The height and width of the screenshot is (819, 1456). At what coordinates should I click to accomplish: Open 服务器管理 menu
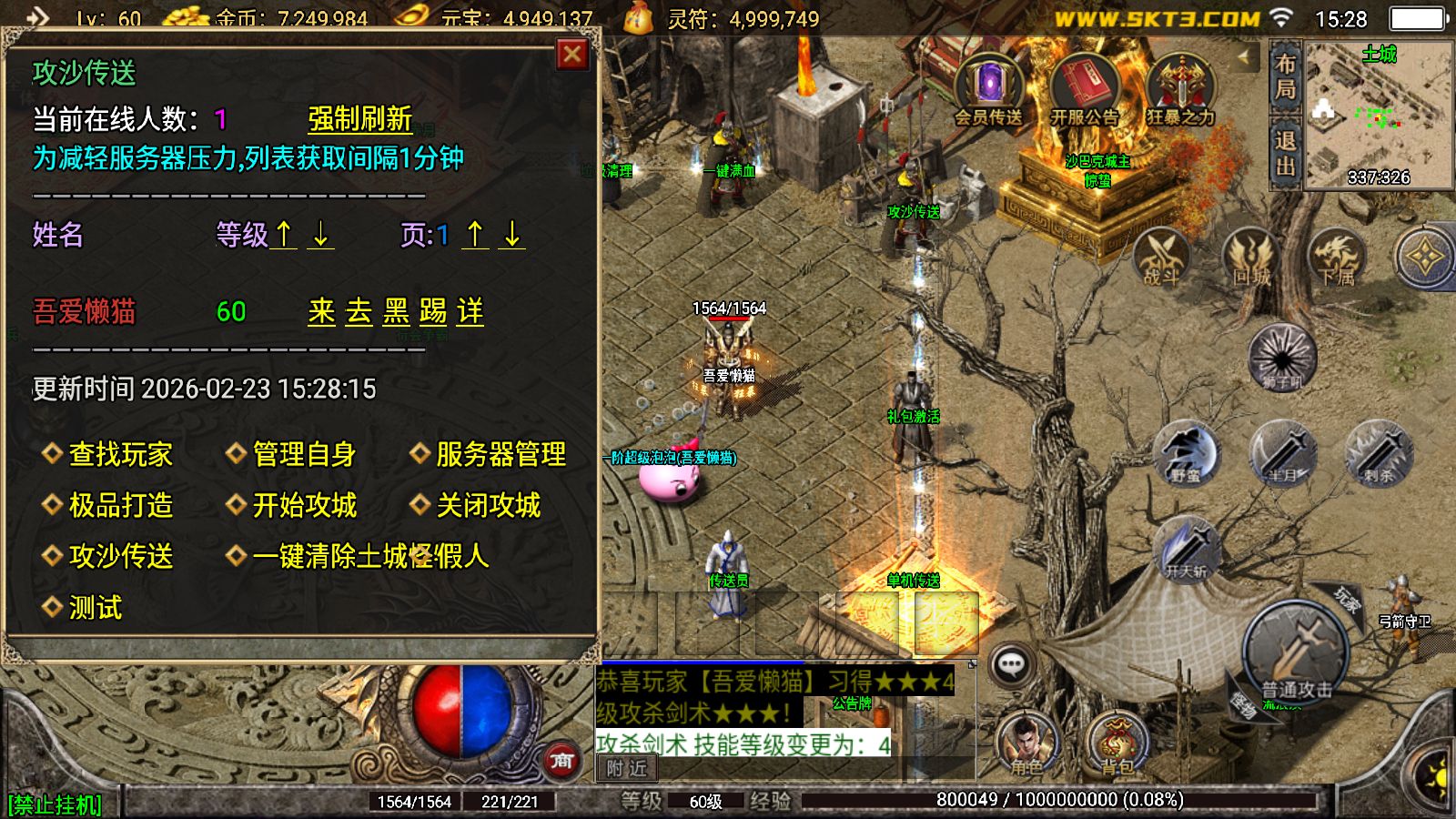point(500,454)
